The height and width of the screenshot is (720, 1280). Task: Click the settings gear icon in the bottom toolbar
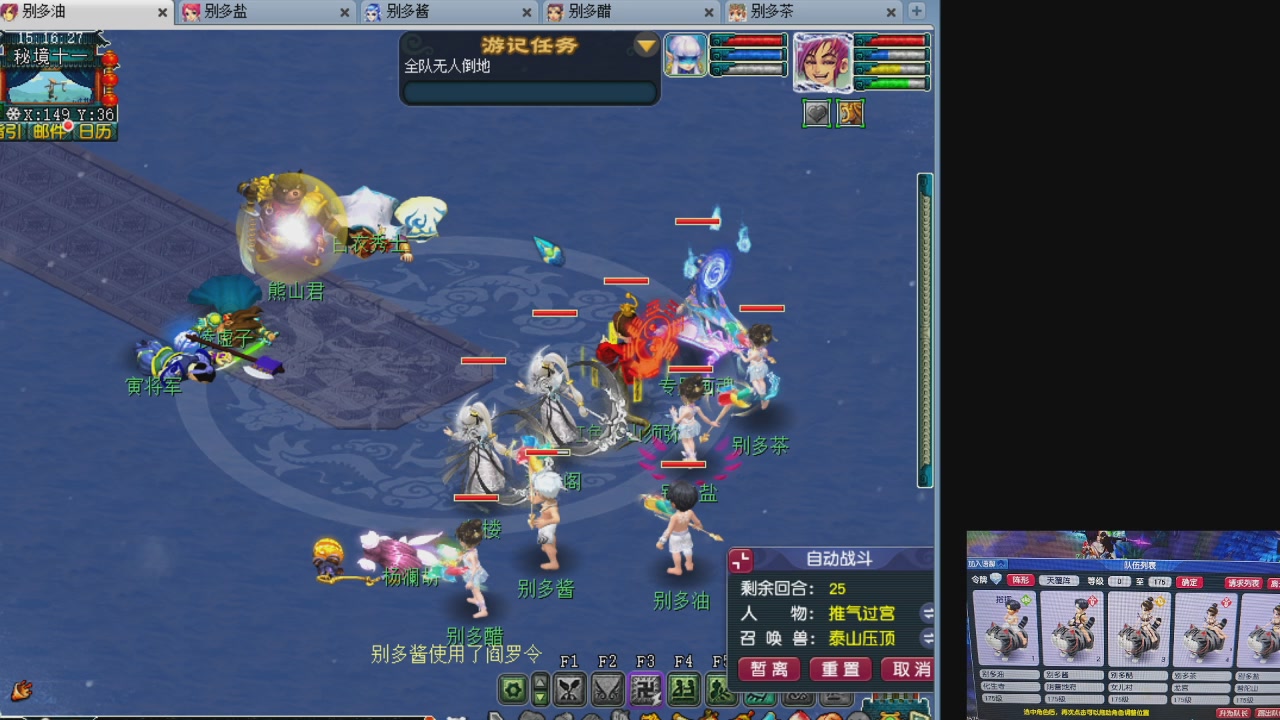click(513, 690)
